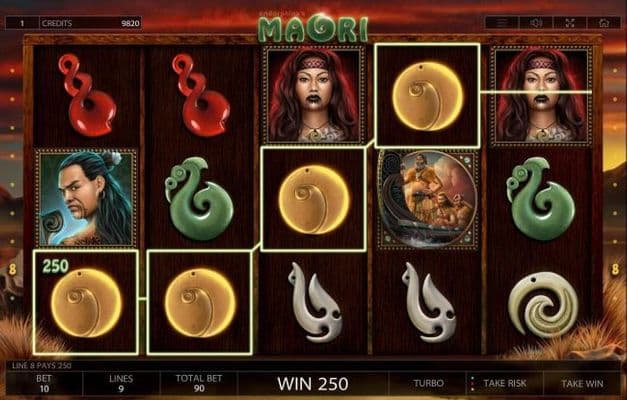Viewport: 627px width, 400px height.
Task: Enable Turbo mode
Action: point(430,383)
